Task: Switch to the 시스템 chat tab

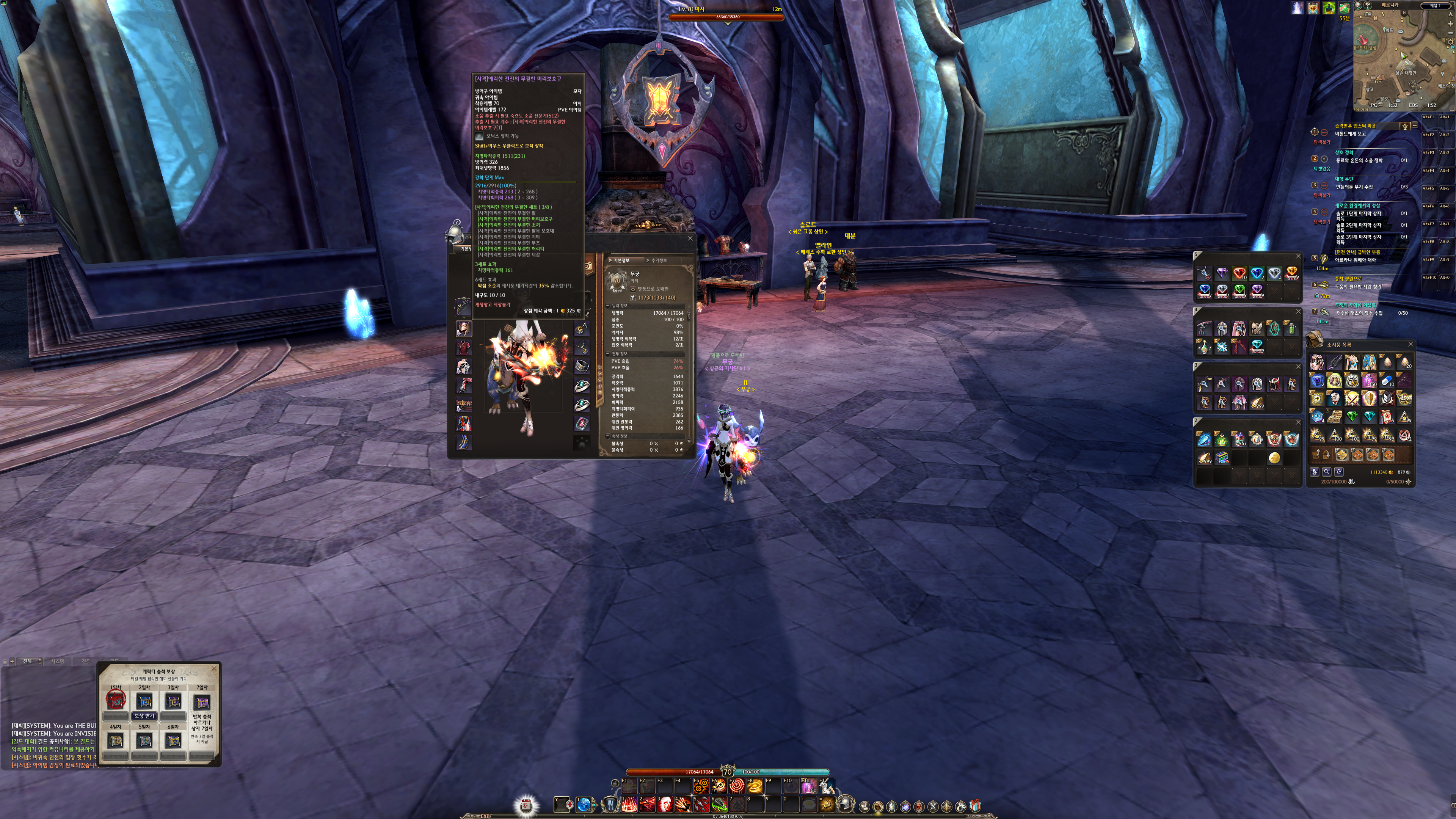Action: (57, 661)
